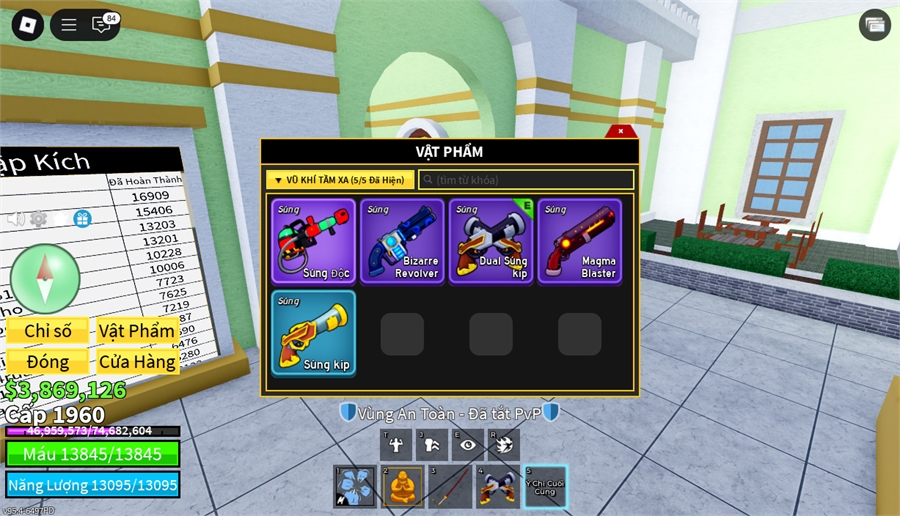Select the golden Buddha hotbar slot
The width and height of the screenshot is (900, 516).
[402, 487]
